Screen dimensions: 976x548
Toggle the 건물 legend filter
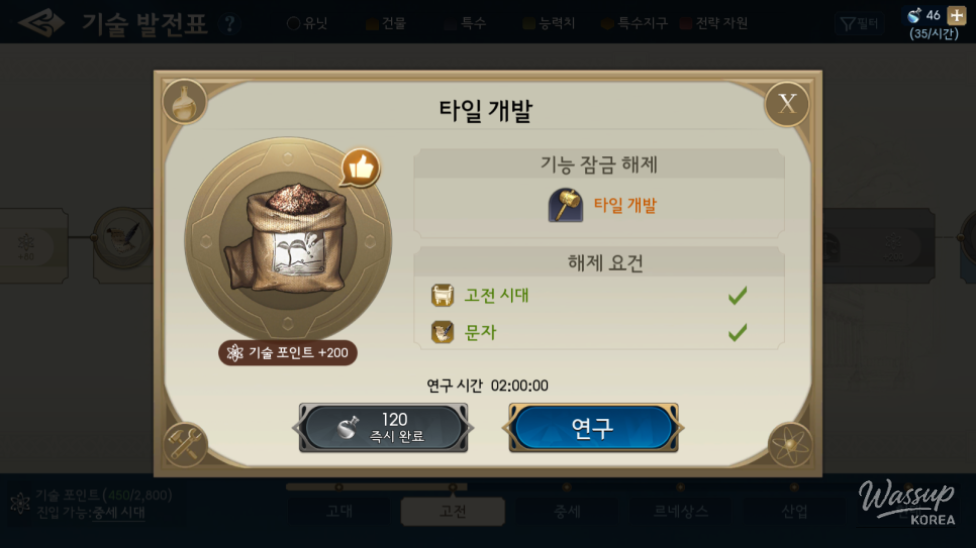pyautogui.click(x=386, y=23)
